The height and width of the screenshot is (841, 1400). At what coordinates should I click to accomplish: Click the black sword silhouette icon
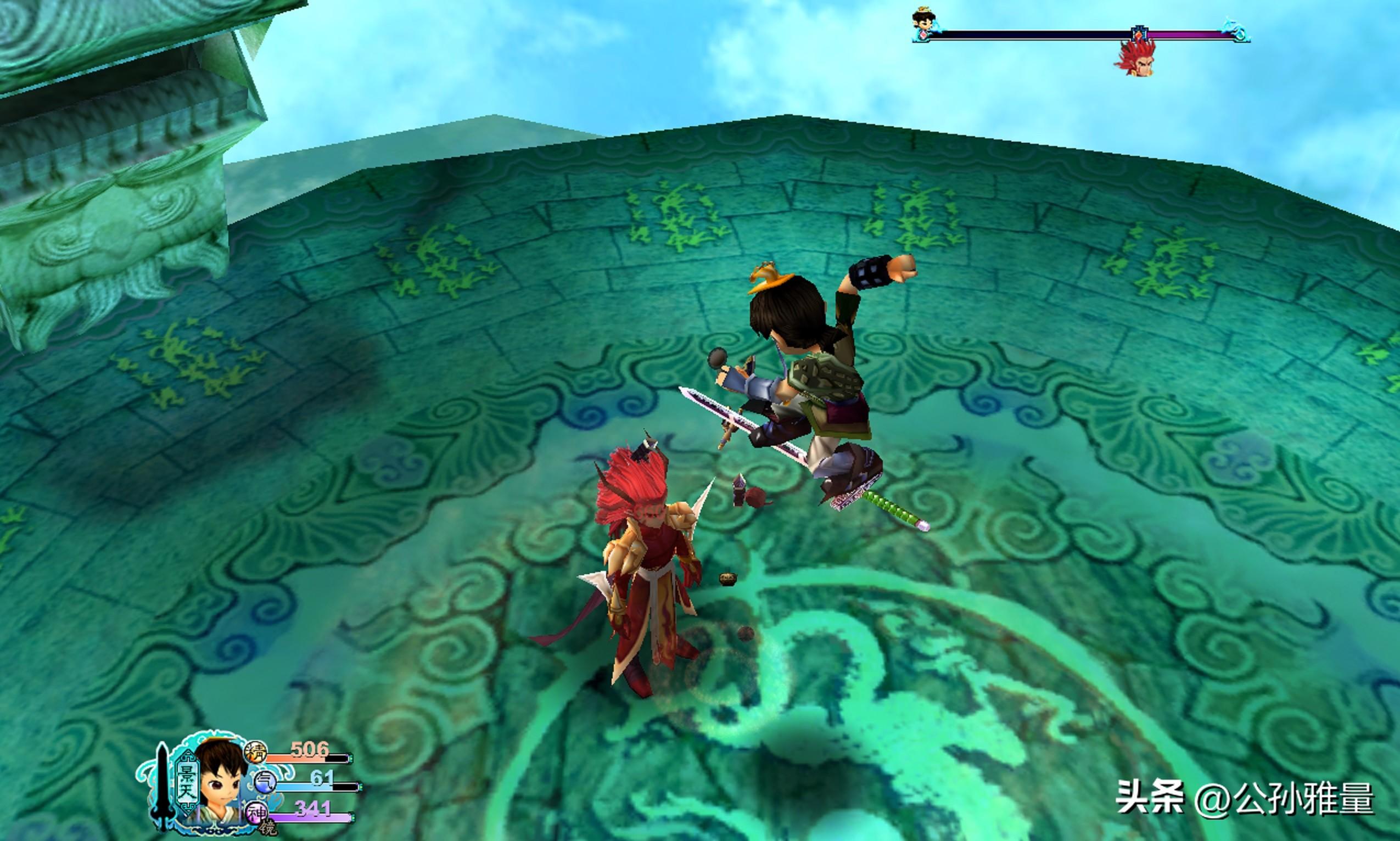click(163, 787)
